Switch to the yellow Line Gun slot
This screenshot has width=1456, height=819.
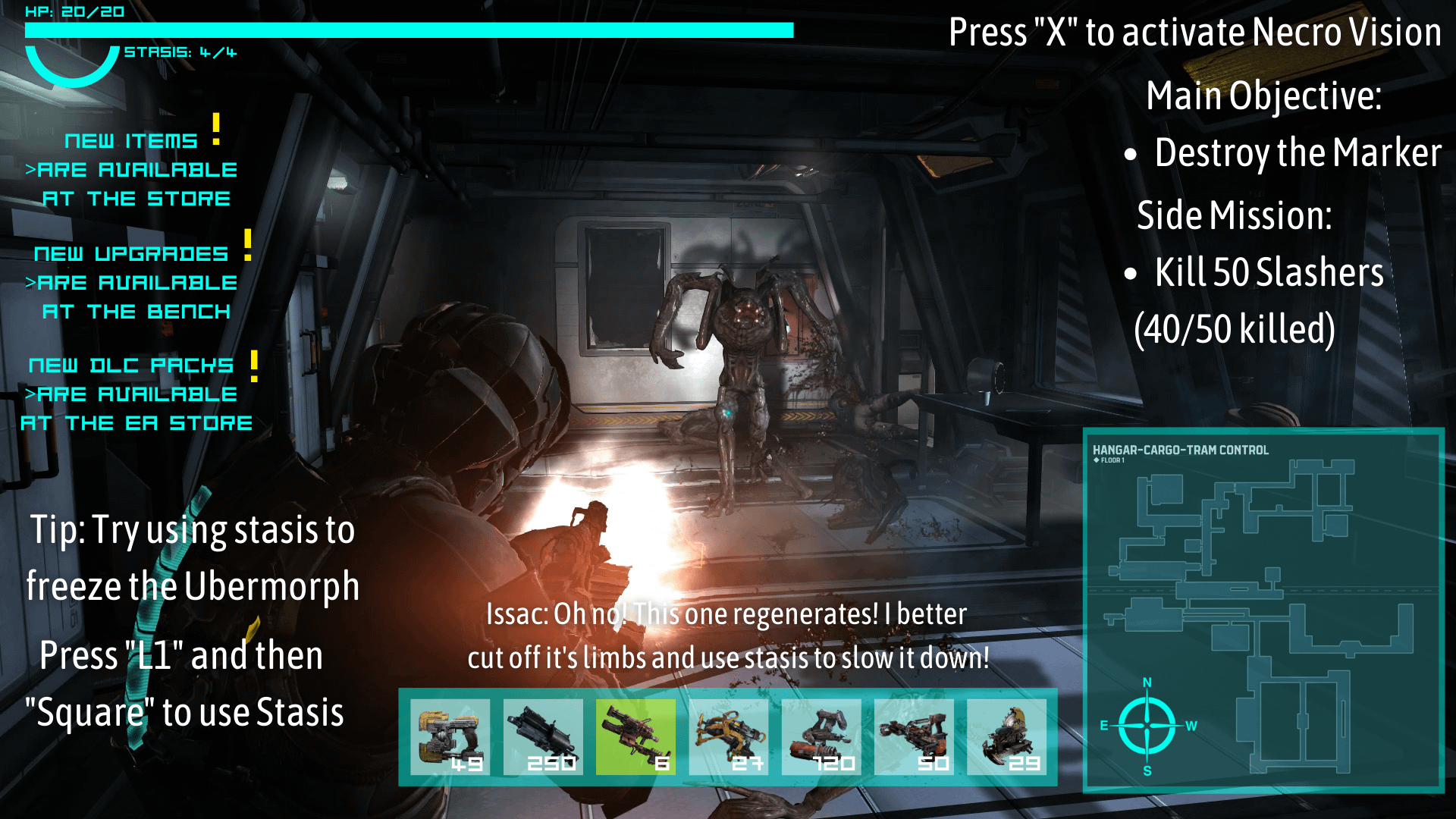[728, 736]
